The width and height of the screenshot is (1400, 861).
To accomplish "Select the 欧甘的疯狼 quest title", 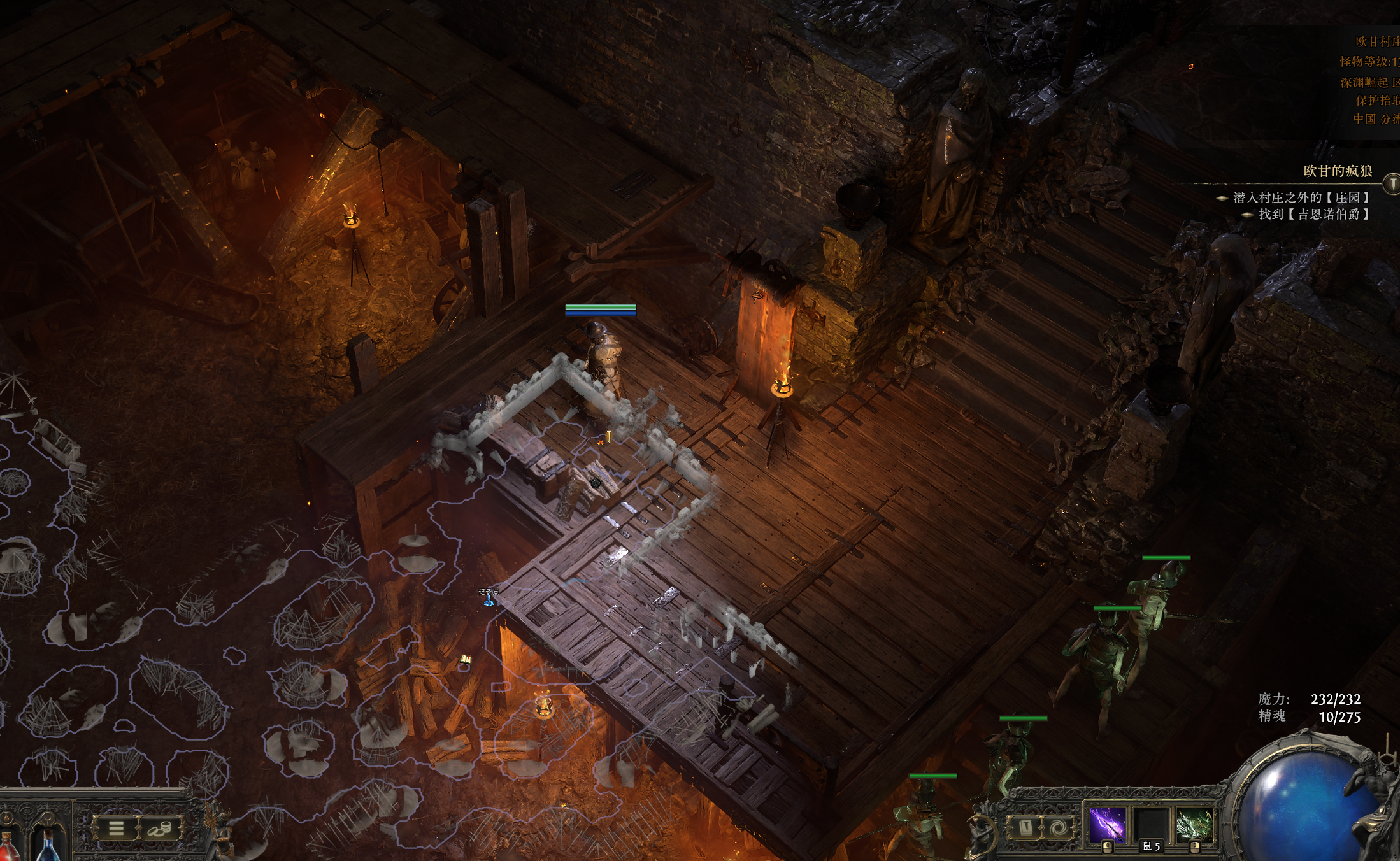I will 1338,171.
